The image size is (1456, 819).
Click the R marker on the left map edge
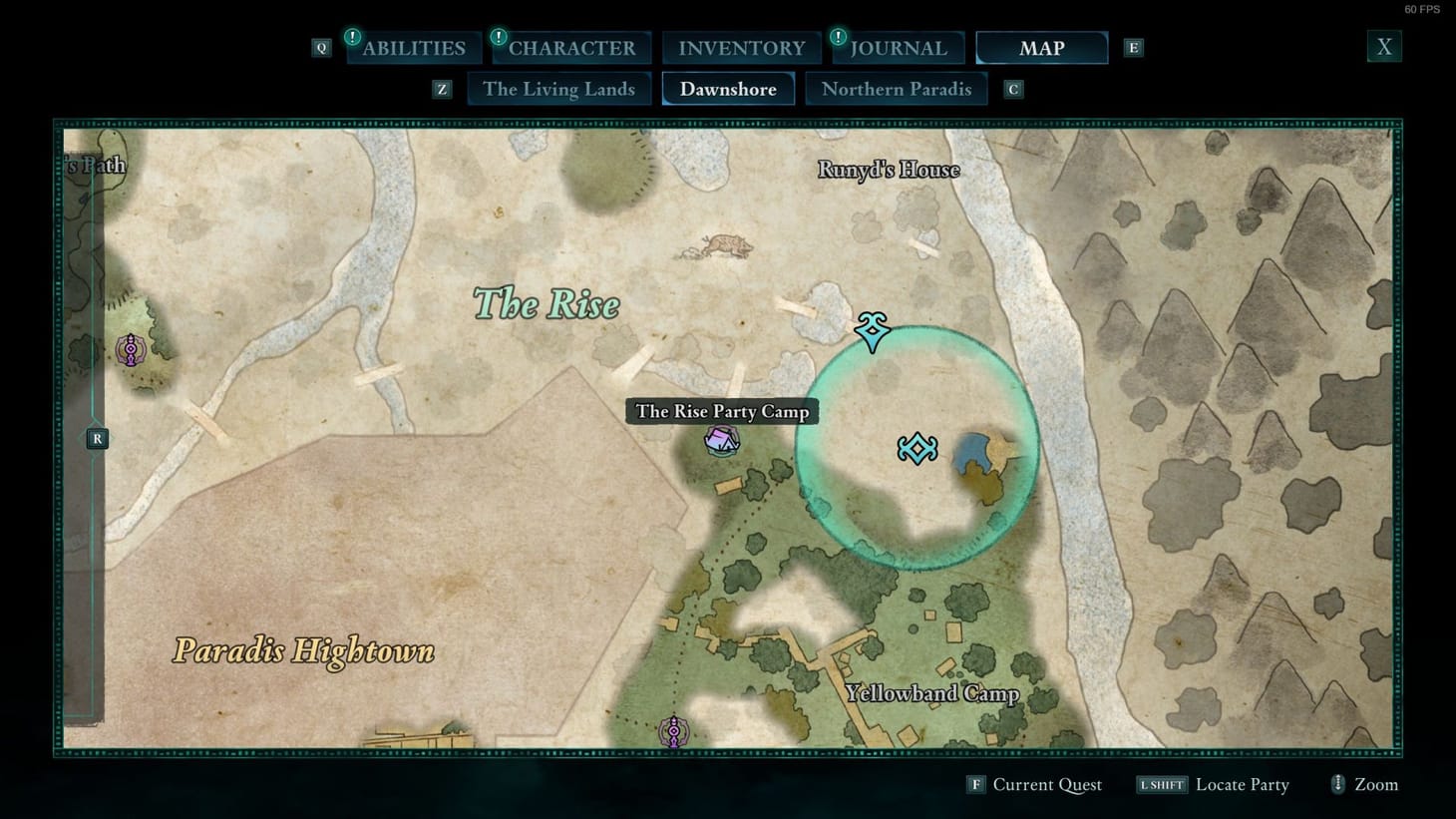pyautogui.click(x=97, y=438)
